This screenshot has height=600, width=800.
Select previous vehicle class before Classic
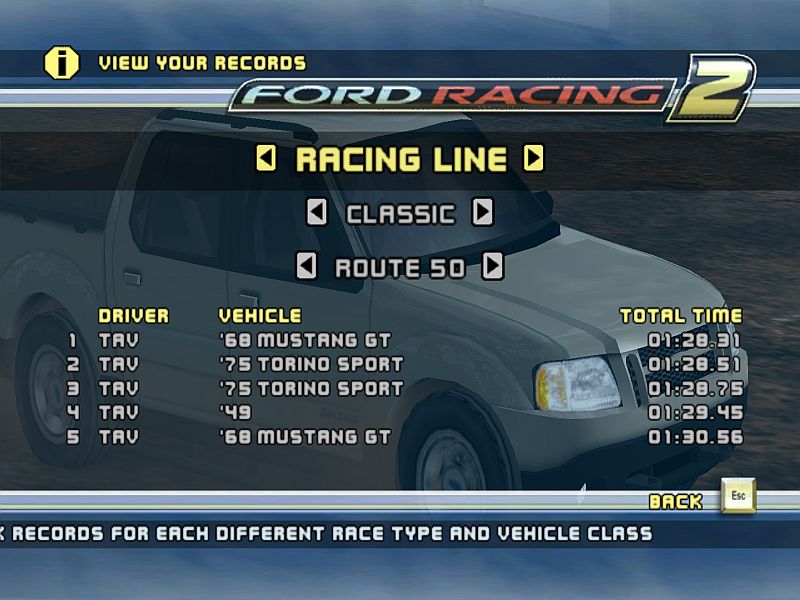pyautogui.click(x=316, y=212)
